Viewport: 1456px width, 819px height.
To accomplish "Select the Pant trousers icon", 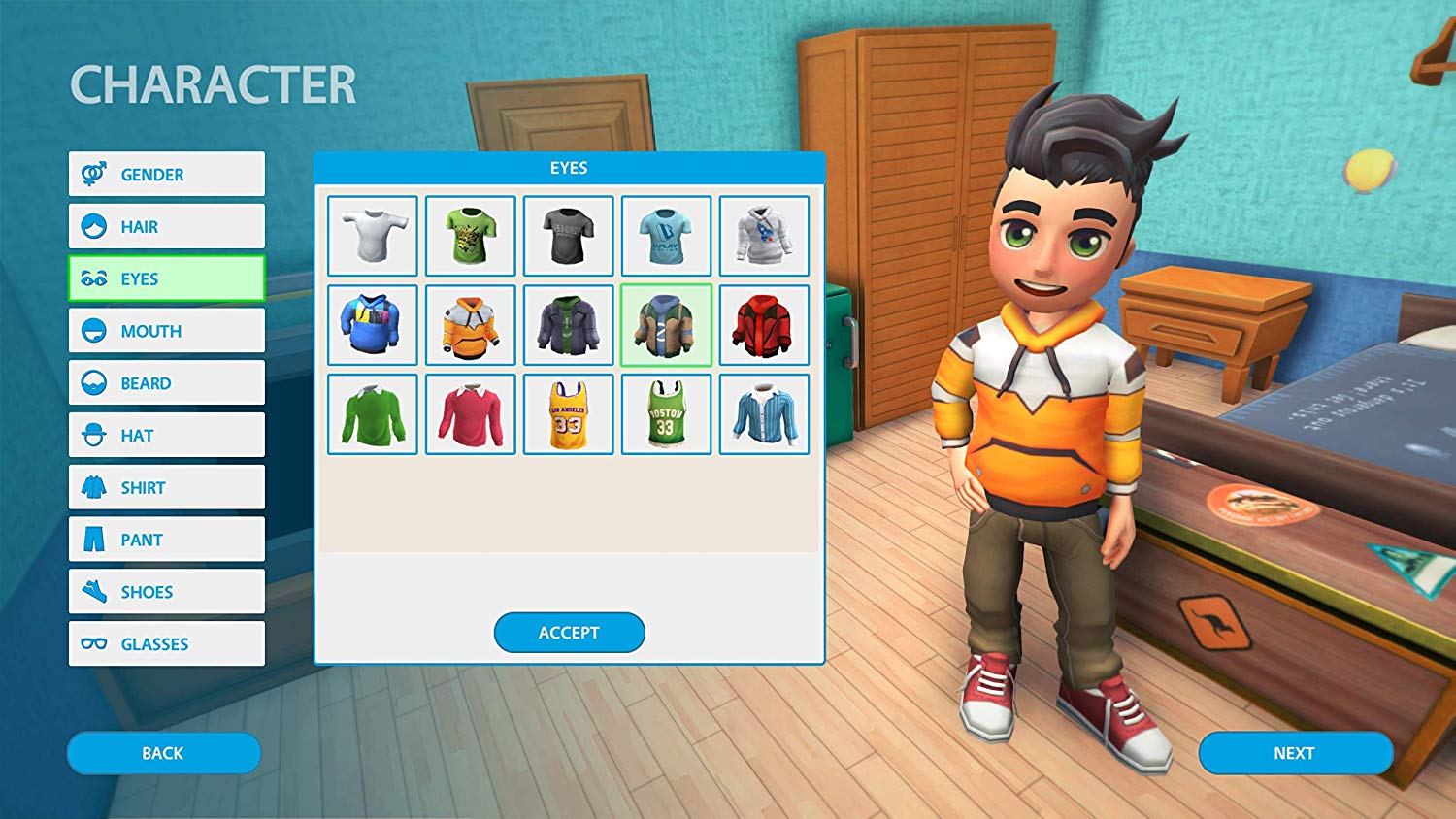I will (x=92, y=540).
